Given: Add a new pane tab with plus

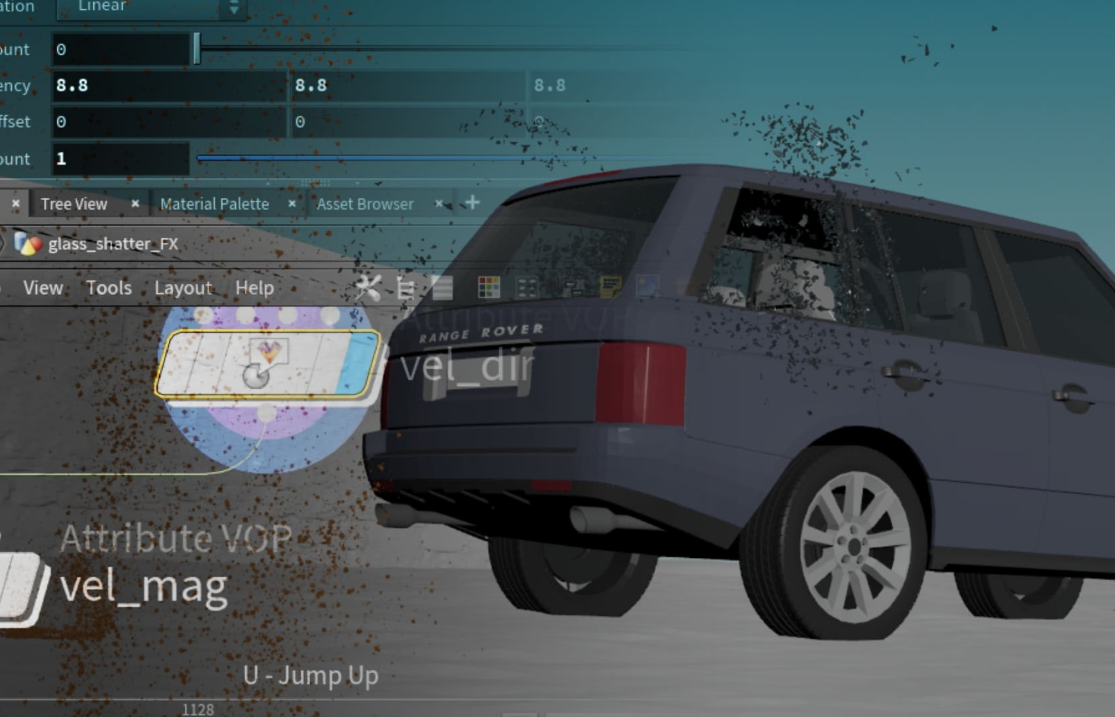Looking at the screenshot, I should click(x=472, y=203).
